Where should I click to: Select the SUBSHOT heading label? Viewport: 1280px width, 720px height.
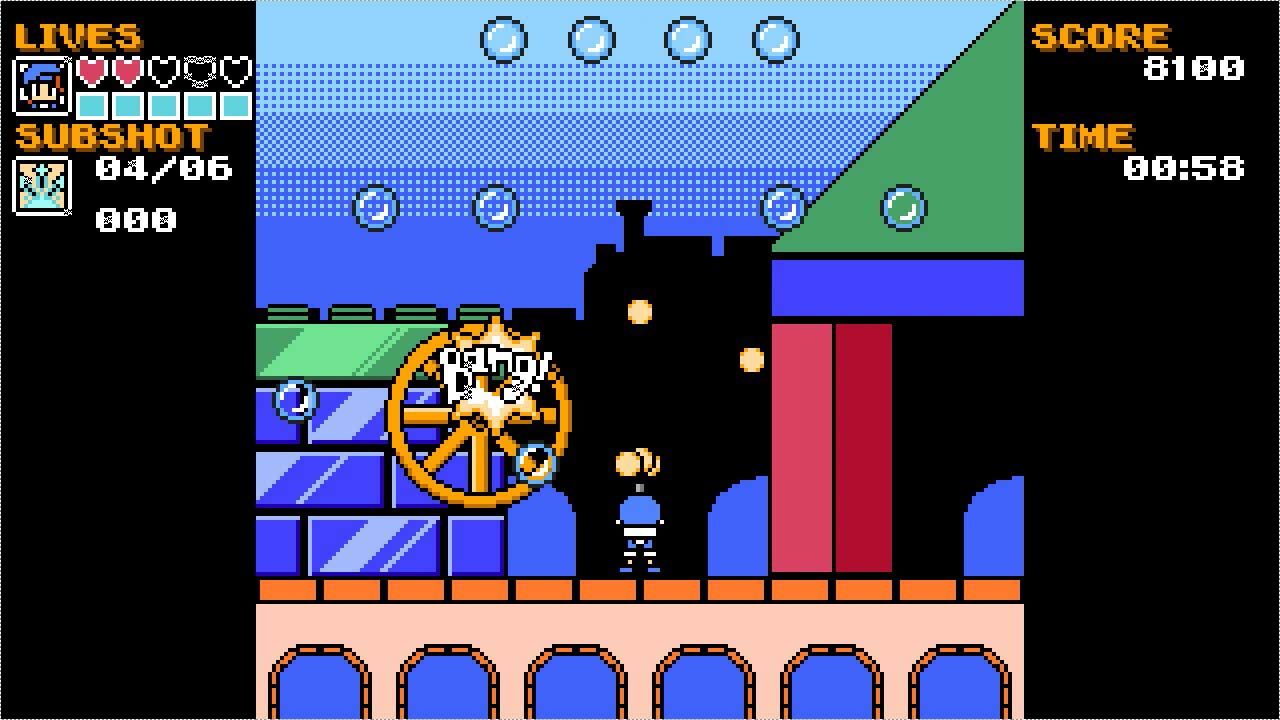pyautogui.click(x=110, y=138)
